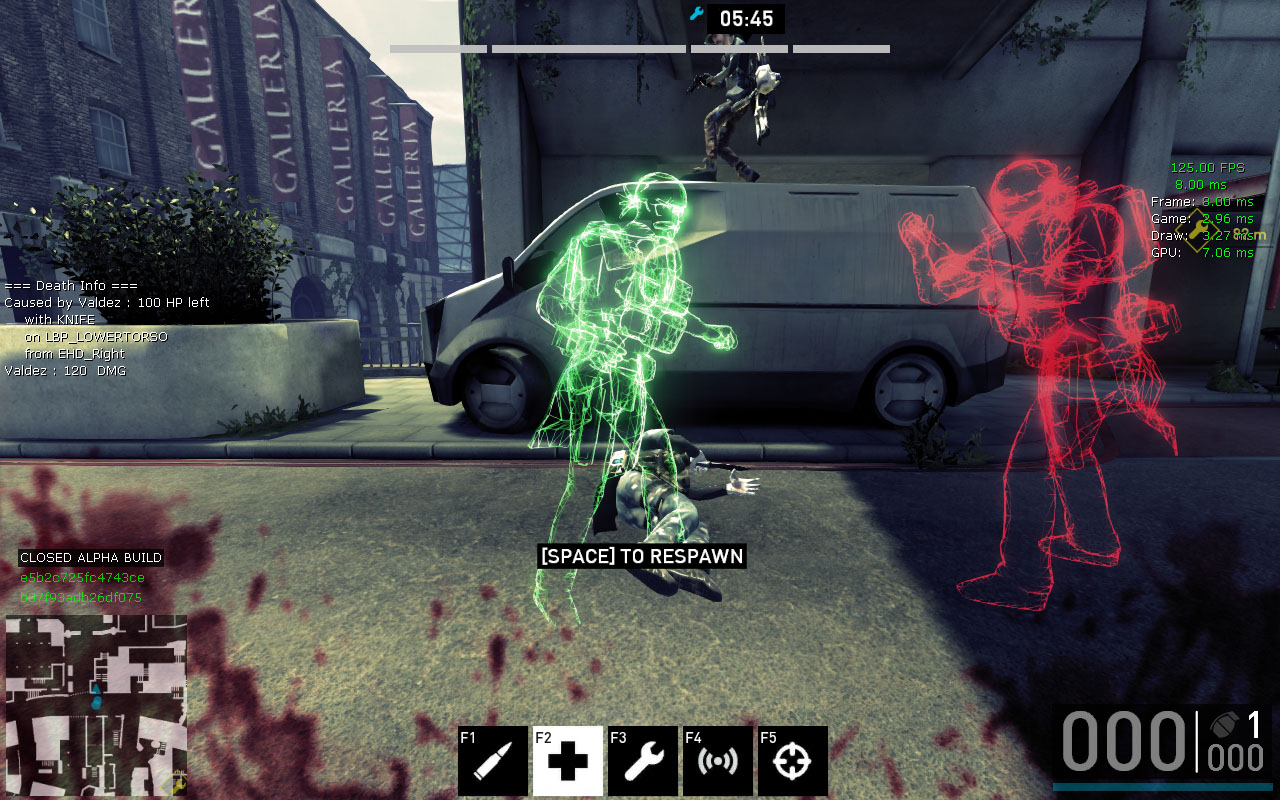Select the F1 bullet class slot
This screenshot has height=800, width=1280.
tap(493, 761)
